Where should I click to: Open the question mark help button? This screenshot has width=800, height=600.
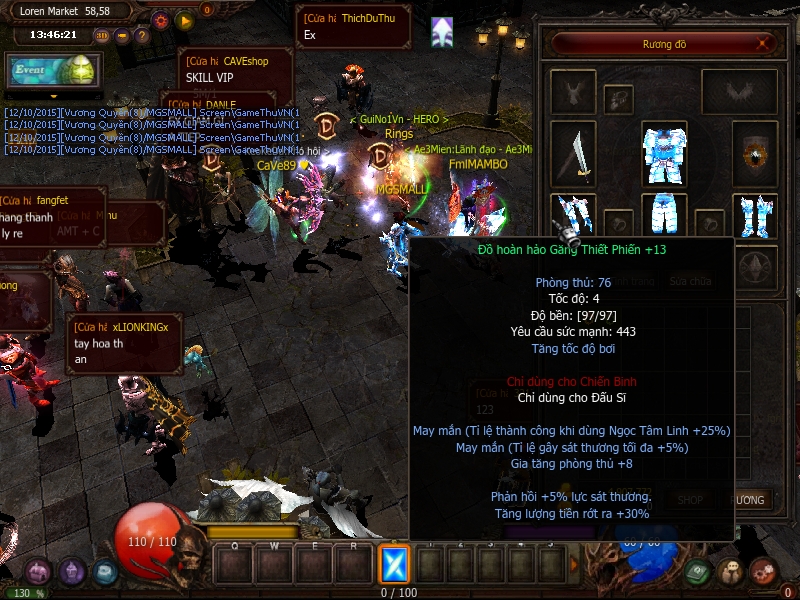pyautogui.click(x=142, y=35)
